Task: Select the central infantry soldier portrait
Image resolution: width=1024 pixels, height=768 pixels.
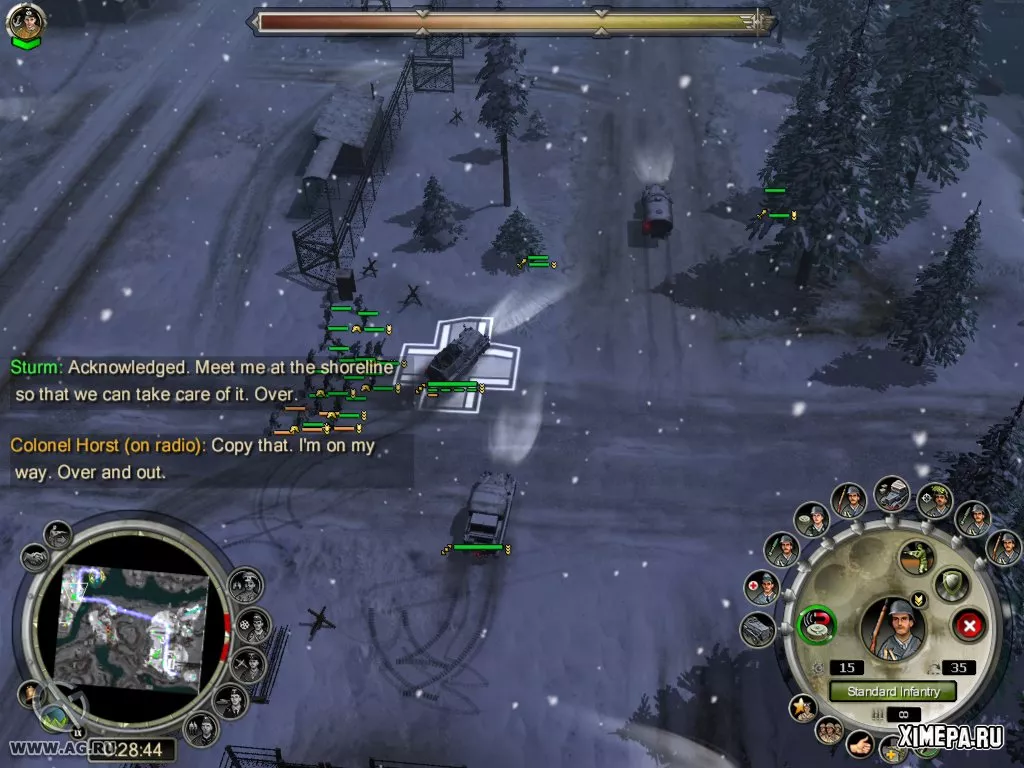Action: pyautogui.click(x=892, y=627)
